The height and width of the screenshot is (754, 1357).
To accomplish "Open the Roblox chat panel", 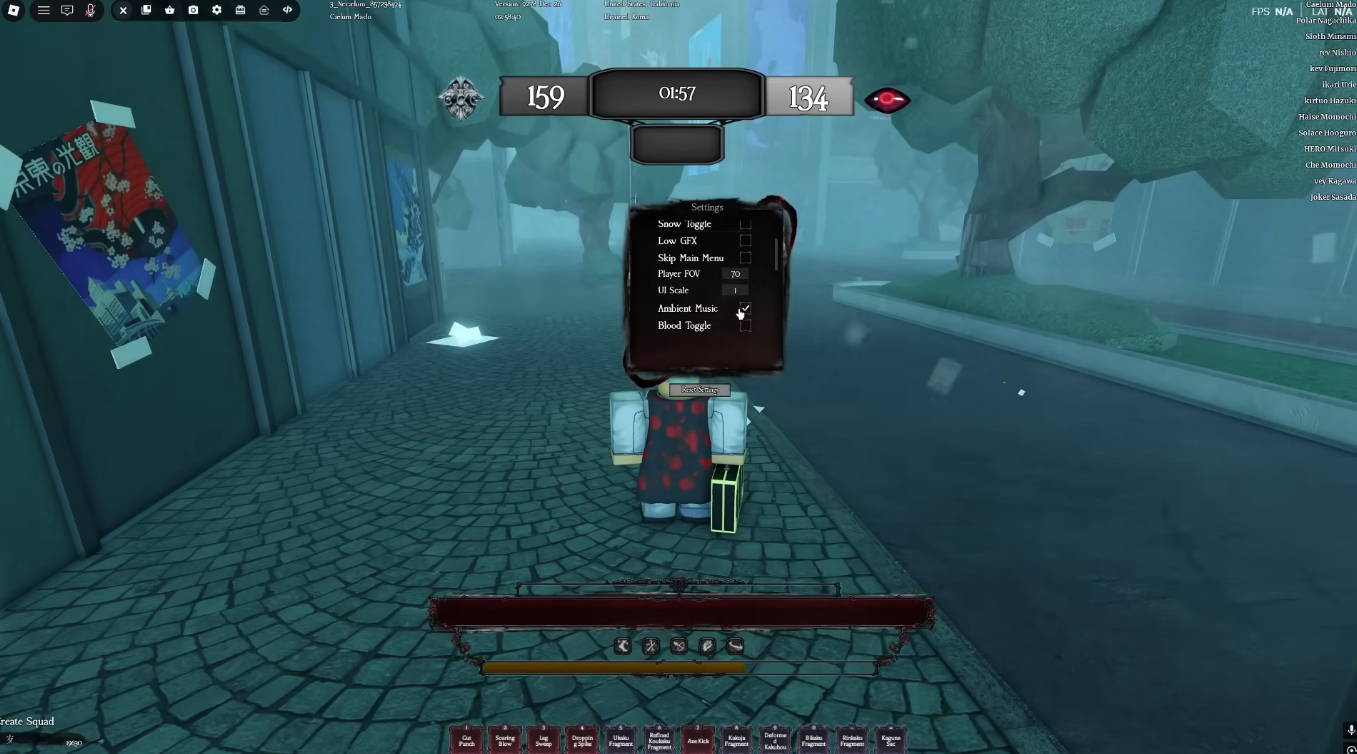I will tap(66, 10).
